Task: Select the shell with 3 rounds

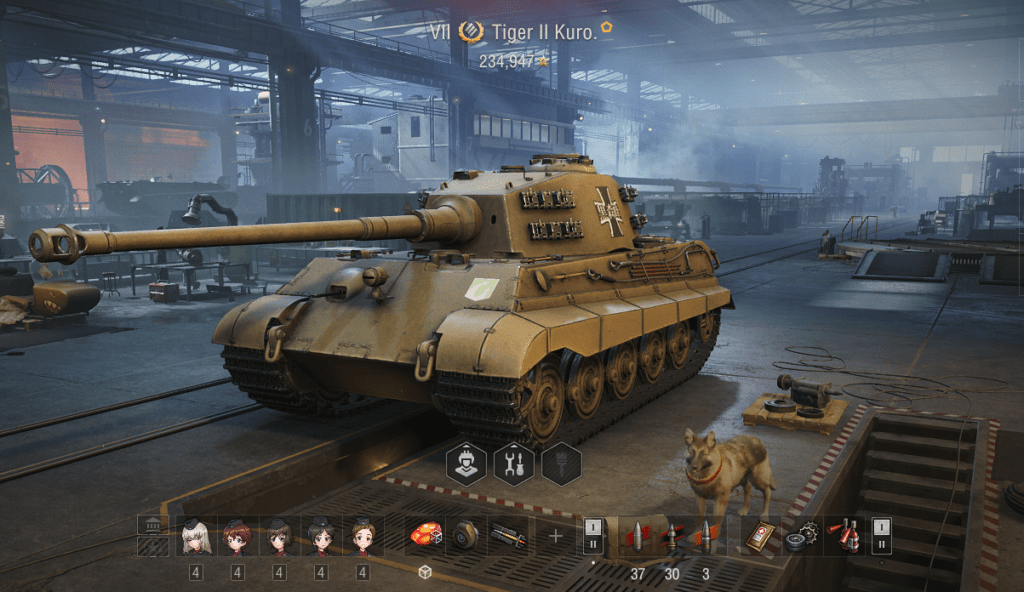Action: click(706, 536)
